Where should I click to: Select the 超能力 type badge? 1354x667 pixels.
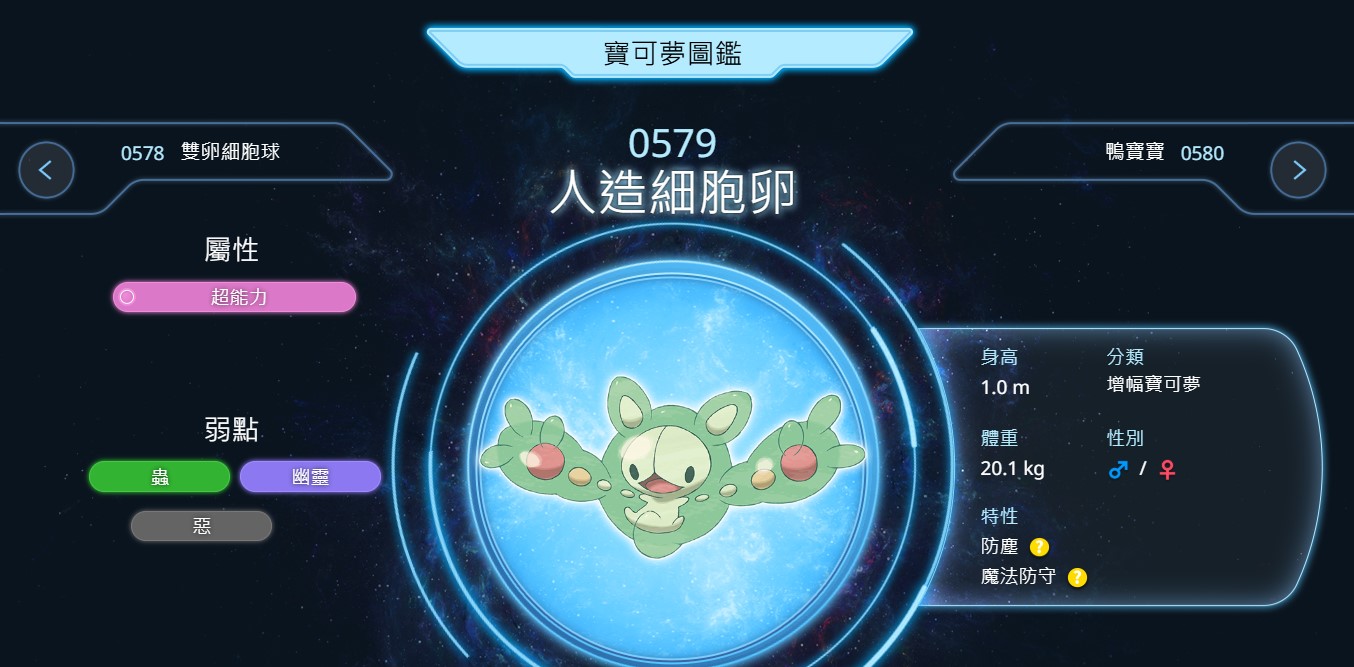234,297
